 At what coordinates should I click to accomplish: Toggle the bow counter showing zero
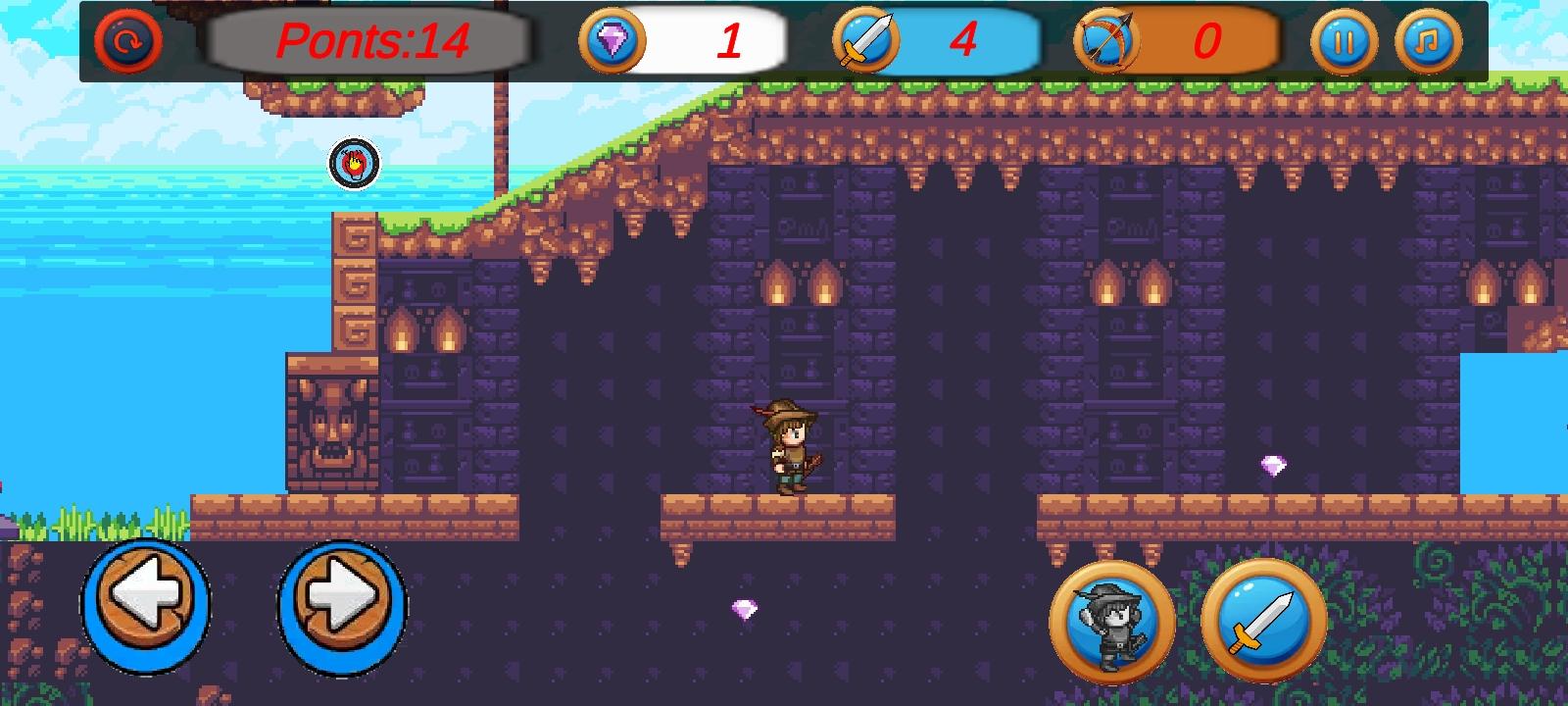coord(1205,41)
